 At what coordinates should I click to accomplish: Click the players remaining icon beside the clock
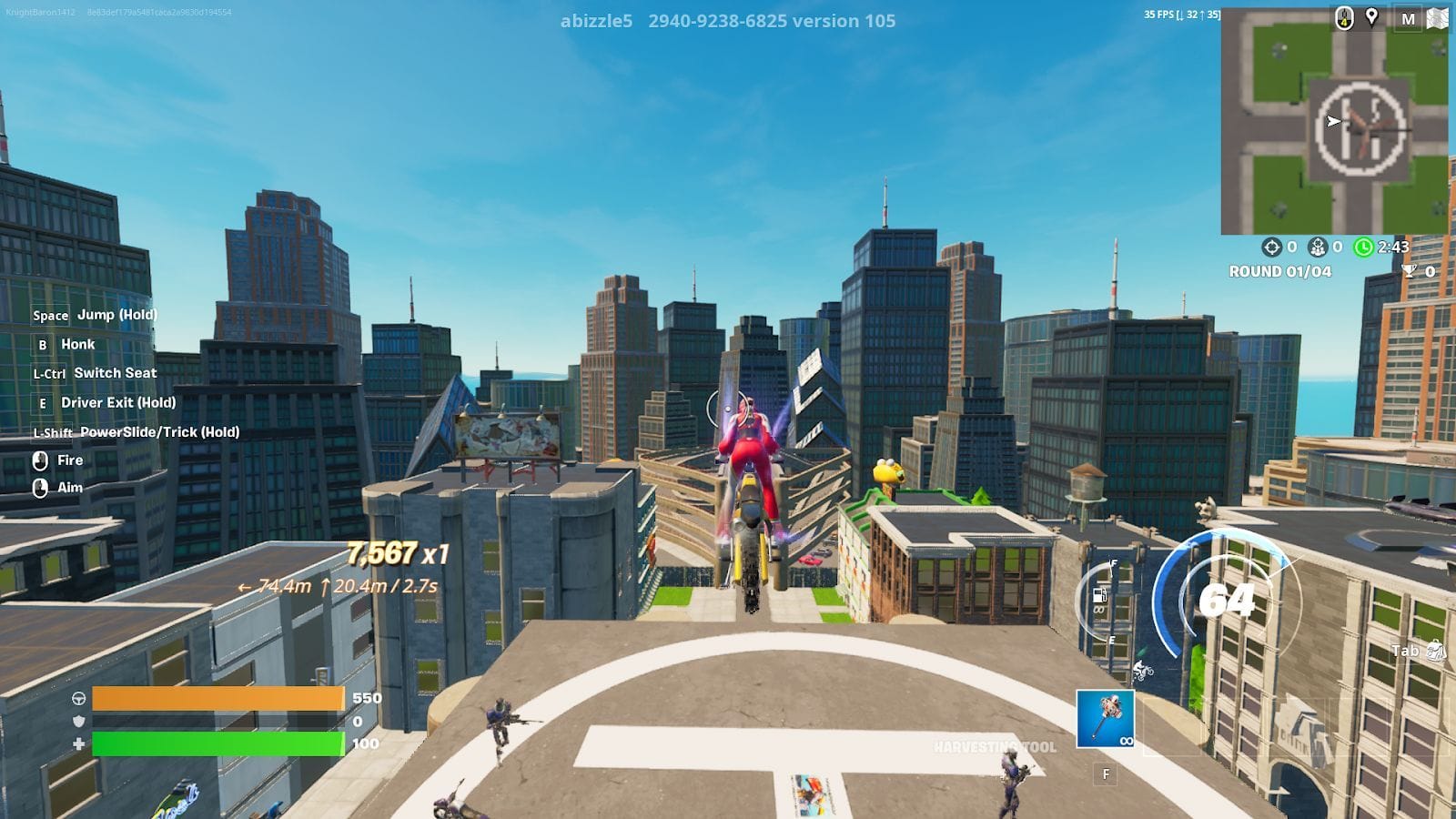1318,246
